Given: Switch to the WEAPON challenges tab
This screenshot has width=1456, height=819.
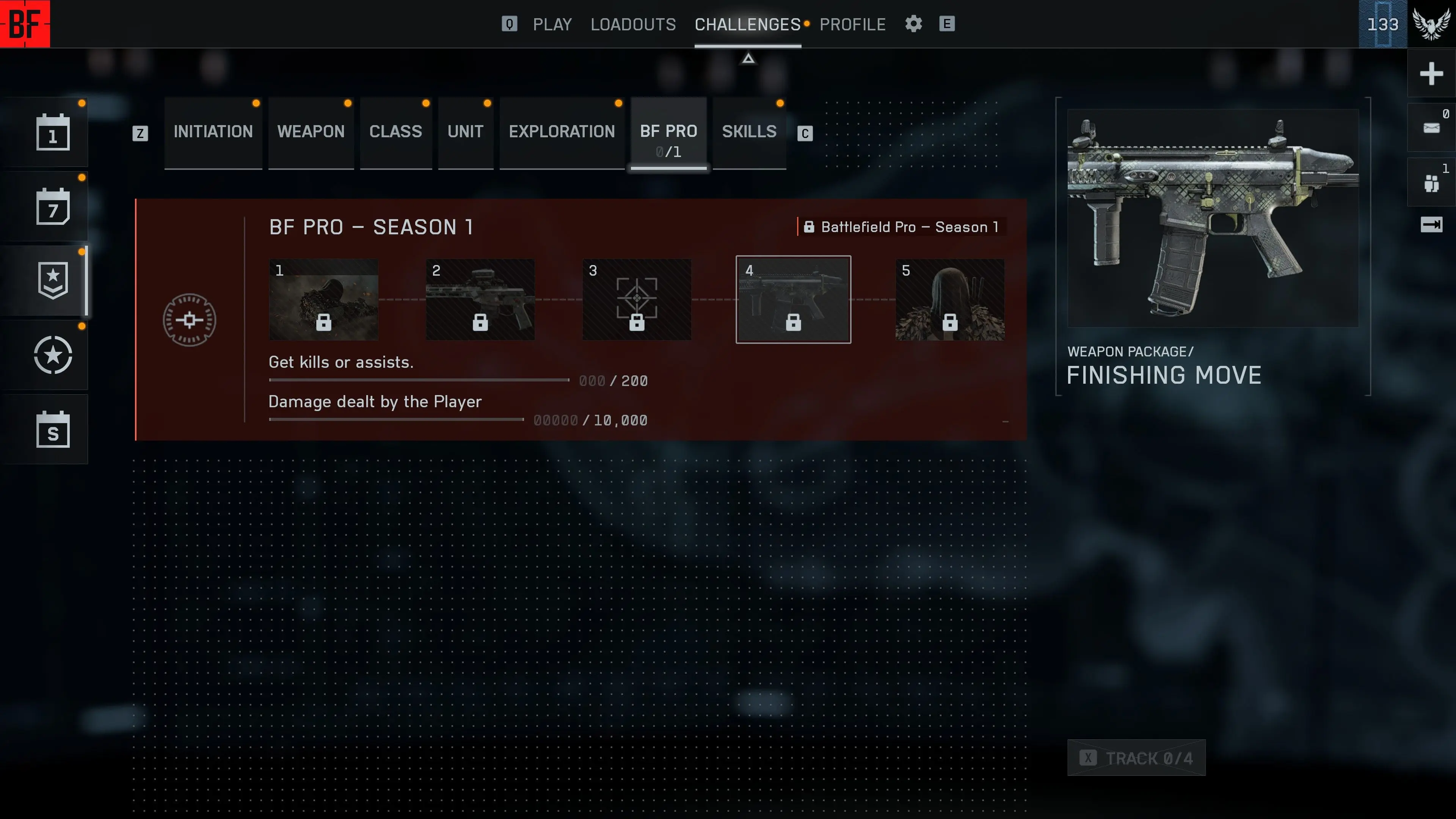Looking at the screenshot, I should (x=311, y=132).
